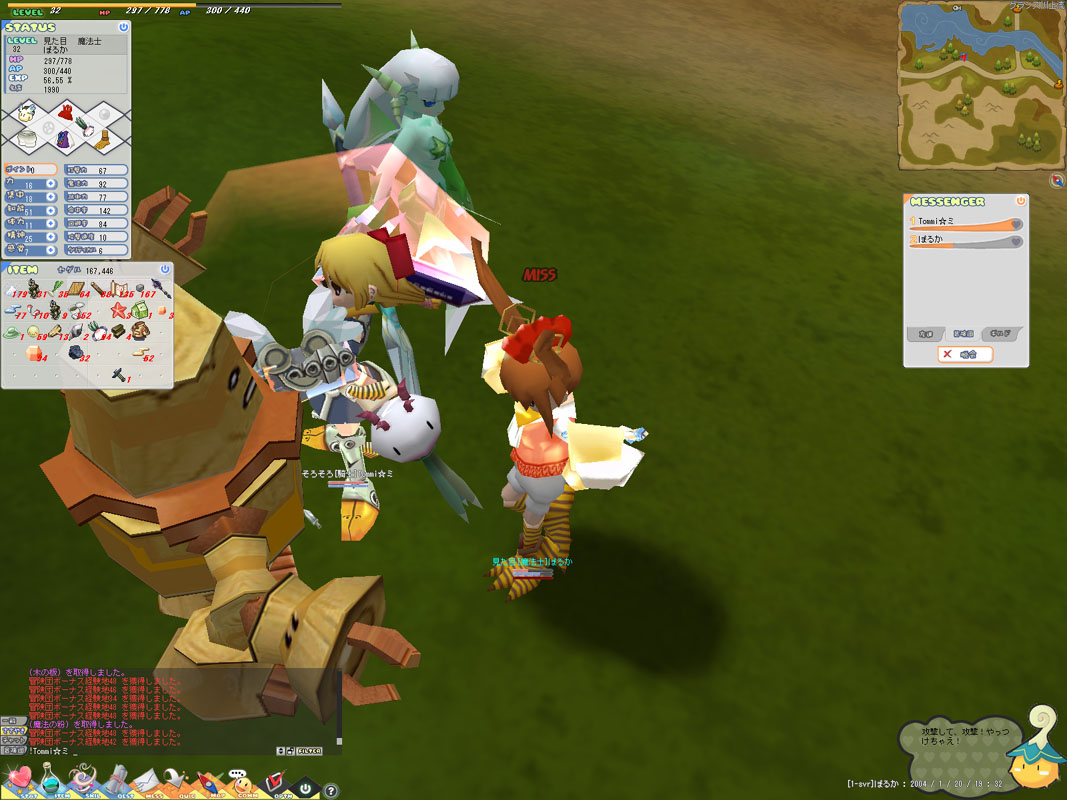Image resolution: width=1067 pixels, height=800 pixels.
Task: Open the minimap
Action: pyautogui.click(x=980, y=85)
